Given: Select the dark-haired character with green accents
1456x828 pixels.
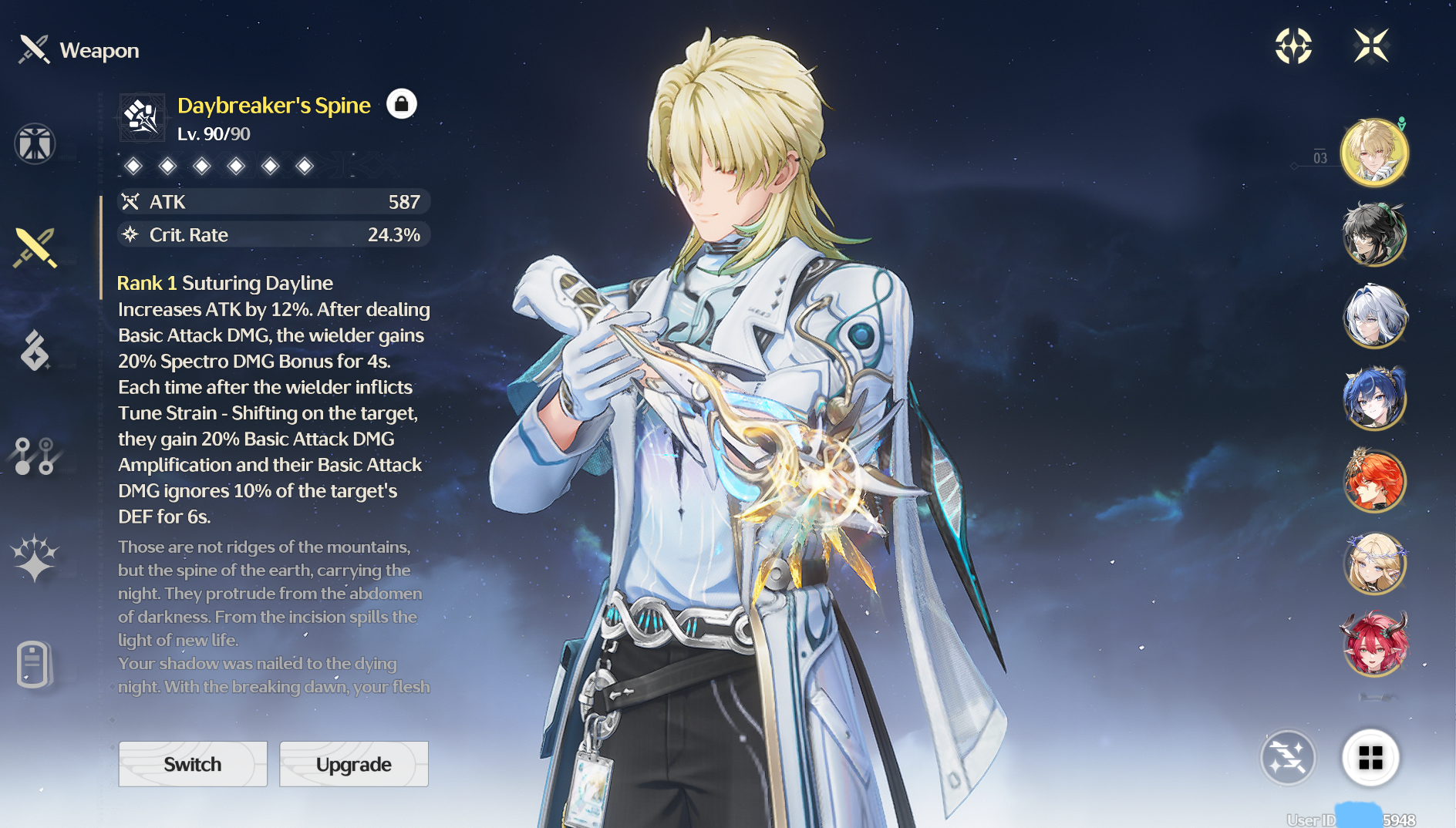Looking at the screenshot, I should (x=1374, y=234).
